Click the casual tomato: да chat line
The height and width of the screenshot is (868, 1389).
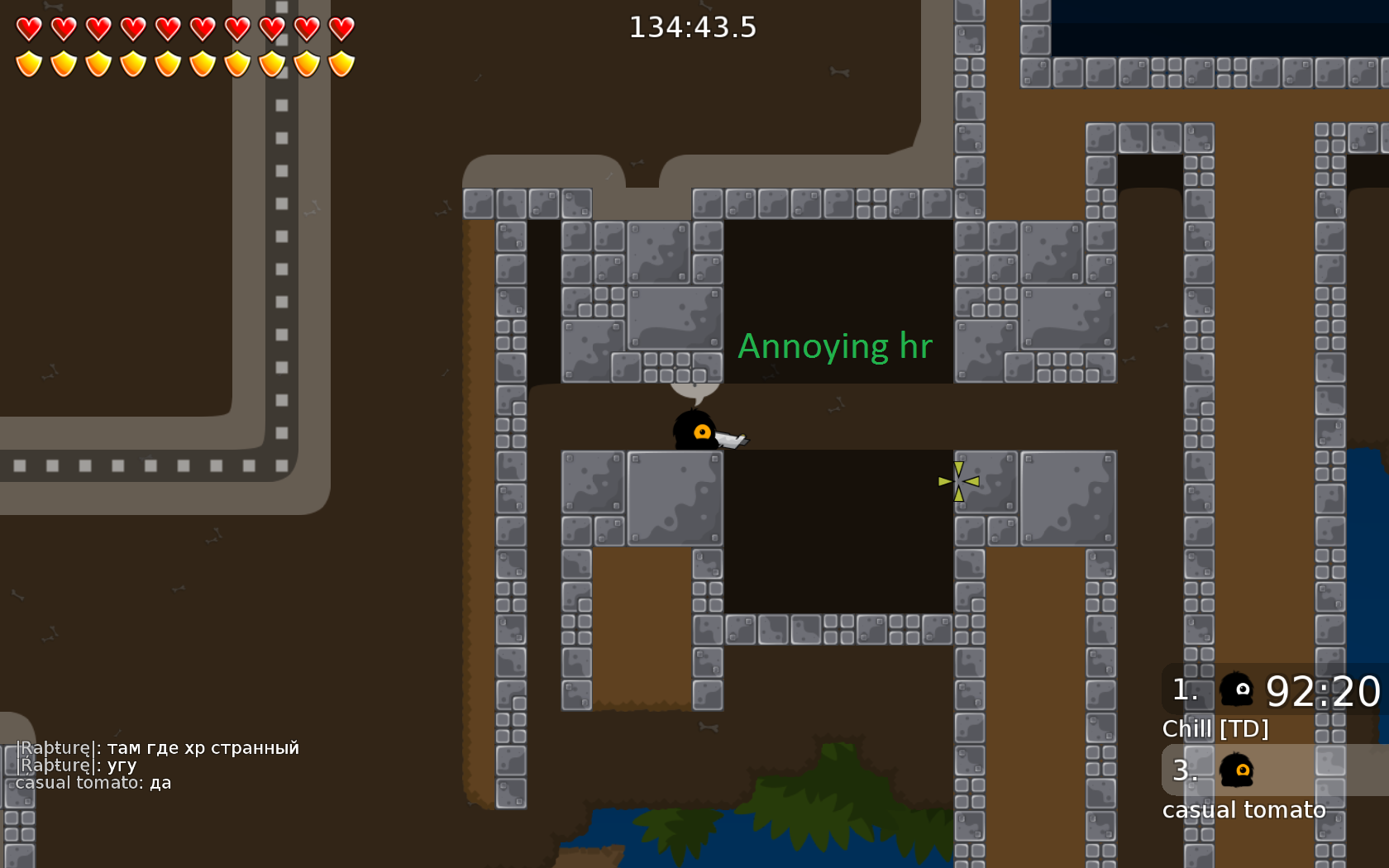coord(93,782)
